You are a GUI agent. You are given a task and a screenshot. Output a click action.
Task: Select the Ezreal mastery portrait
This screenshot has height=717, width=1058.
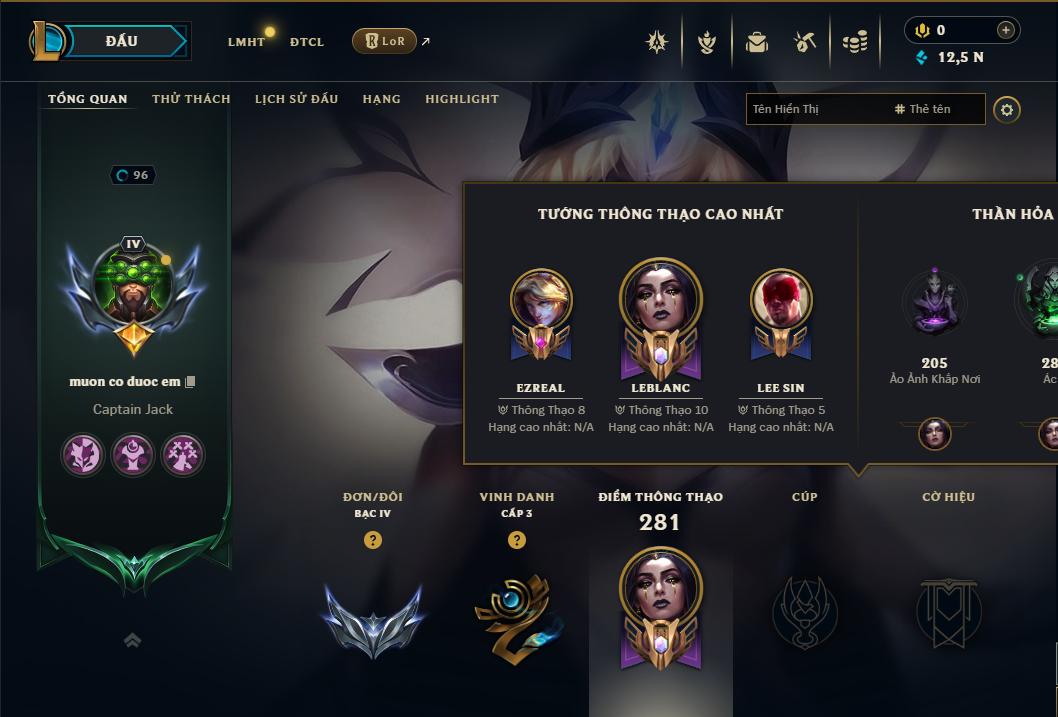(x=541, y=300)
